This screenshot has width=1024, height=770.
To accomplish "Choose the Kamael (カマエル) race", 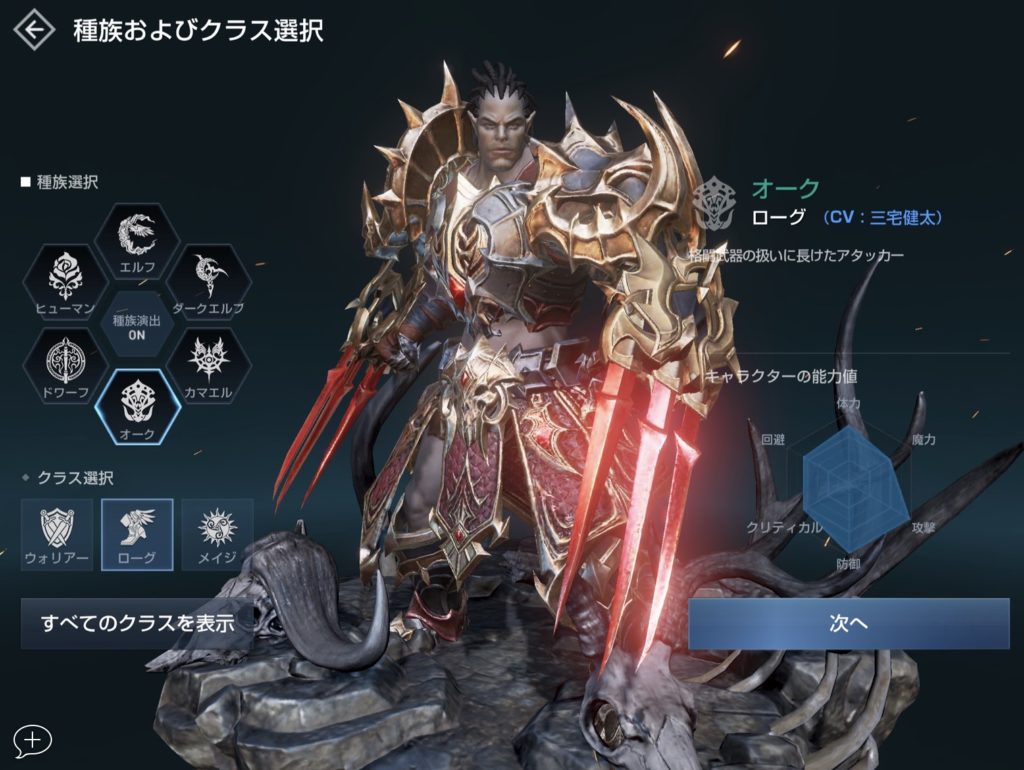I will tap(208, 367).
